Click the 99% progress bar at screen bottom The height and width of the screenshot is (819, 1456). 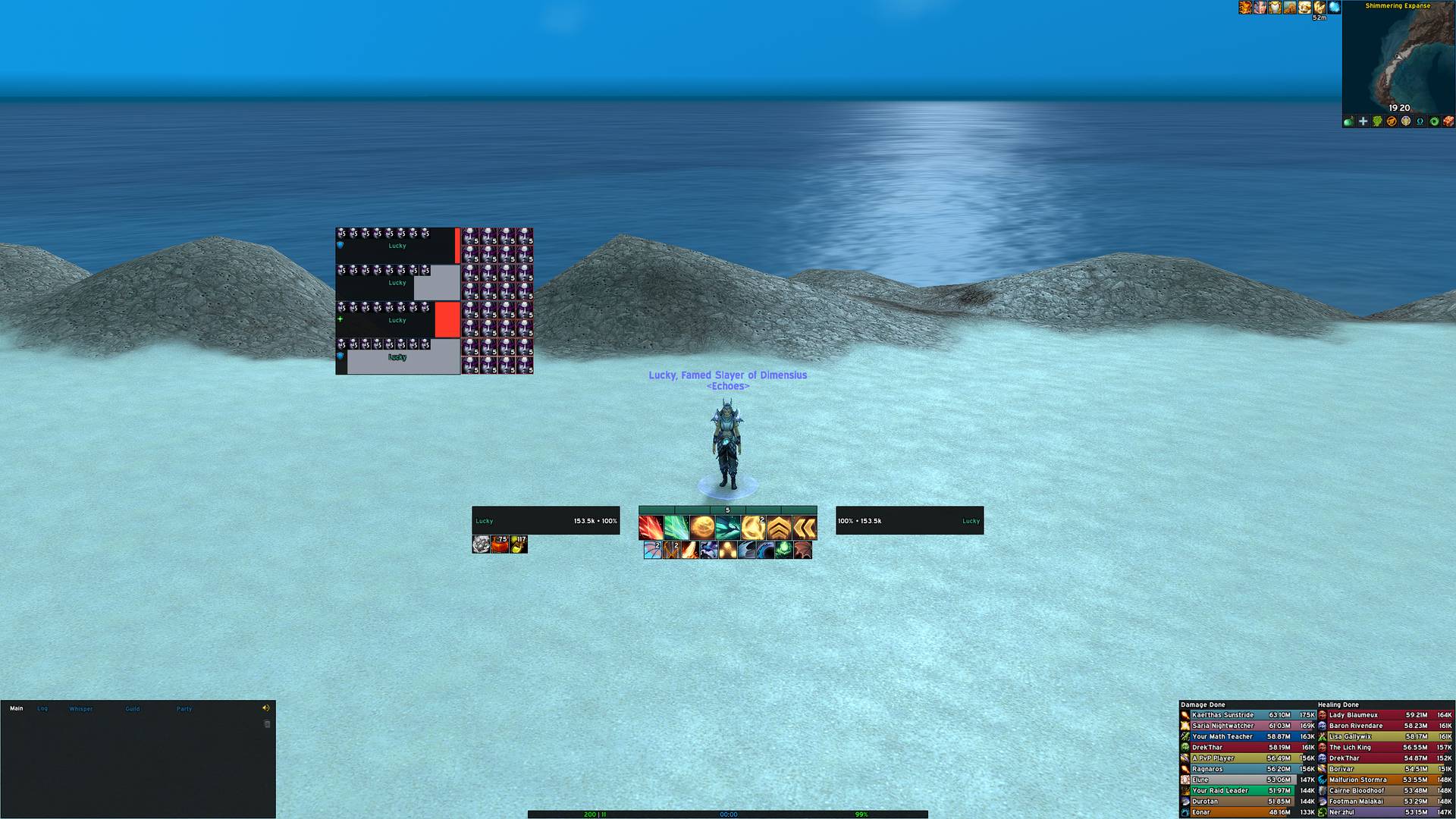tap(861, 814)
